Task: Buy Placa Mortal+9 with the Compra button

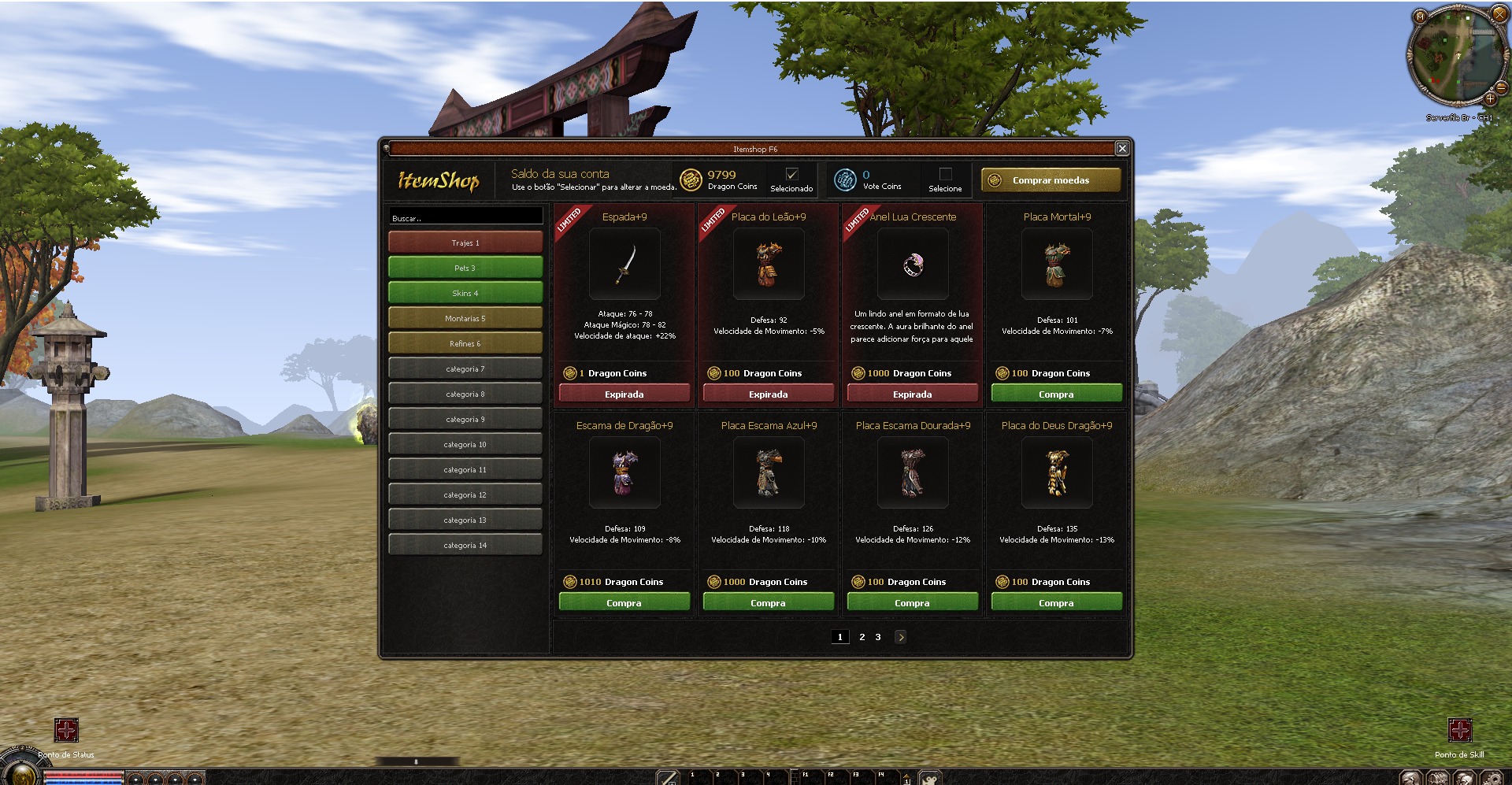Action: (x=1056, y=392)
